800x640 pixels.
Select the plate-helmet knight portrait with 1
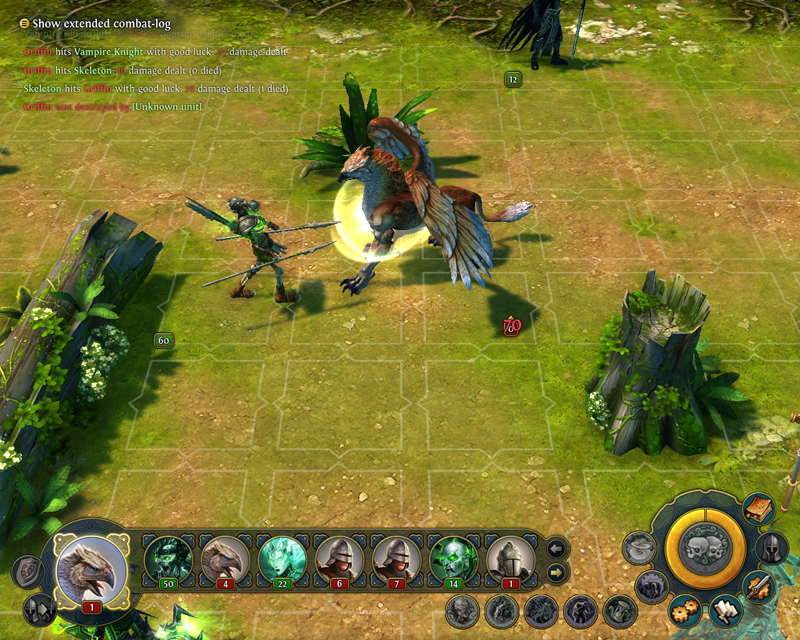(510, 559)
